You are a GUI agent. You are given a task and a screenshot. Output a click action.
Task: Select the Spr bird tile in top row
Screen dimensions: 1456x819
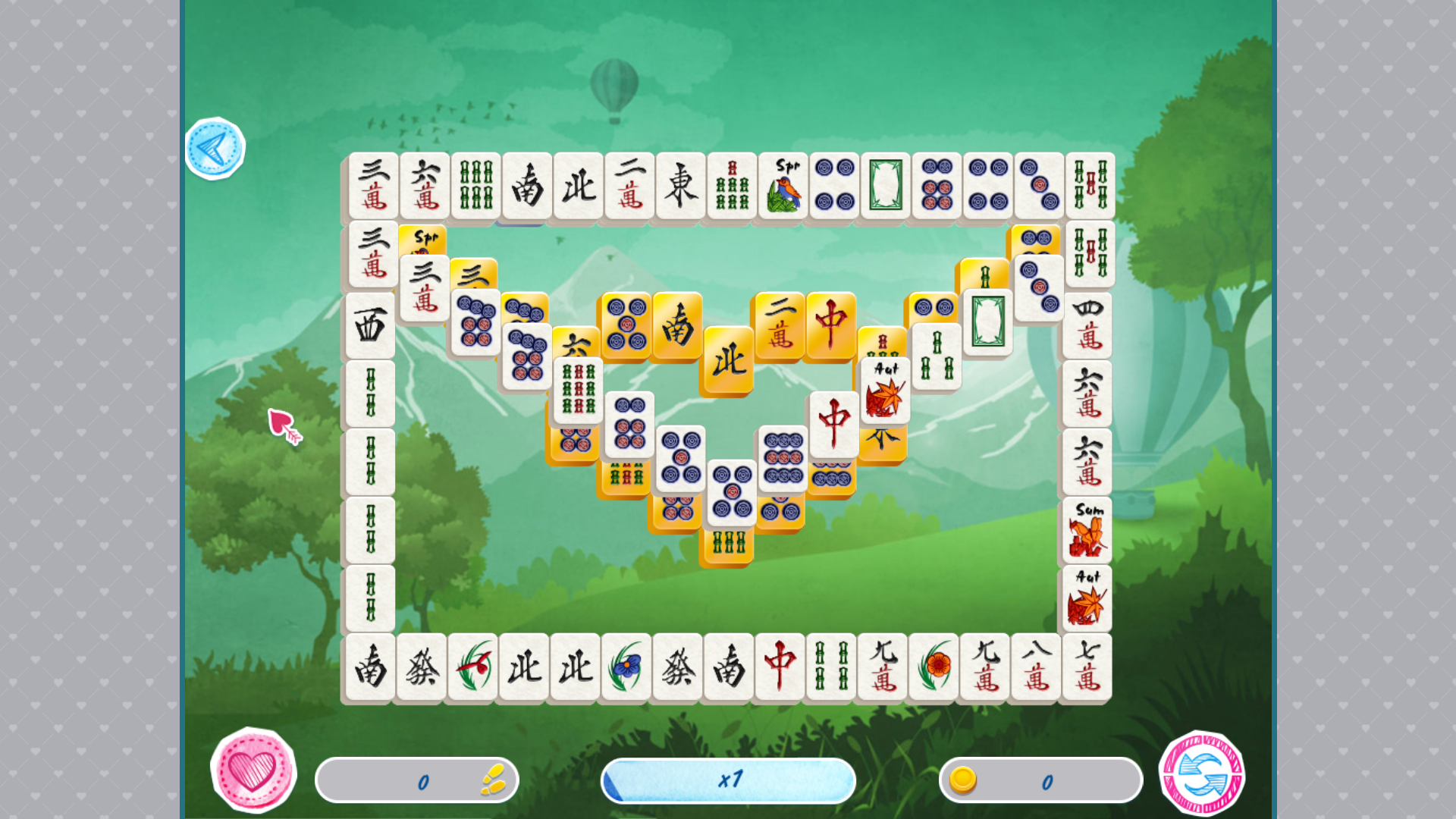782,186
